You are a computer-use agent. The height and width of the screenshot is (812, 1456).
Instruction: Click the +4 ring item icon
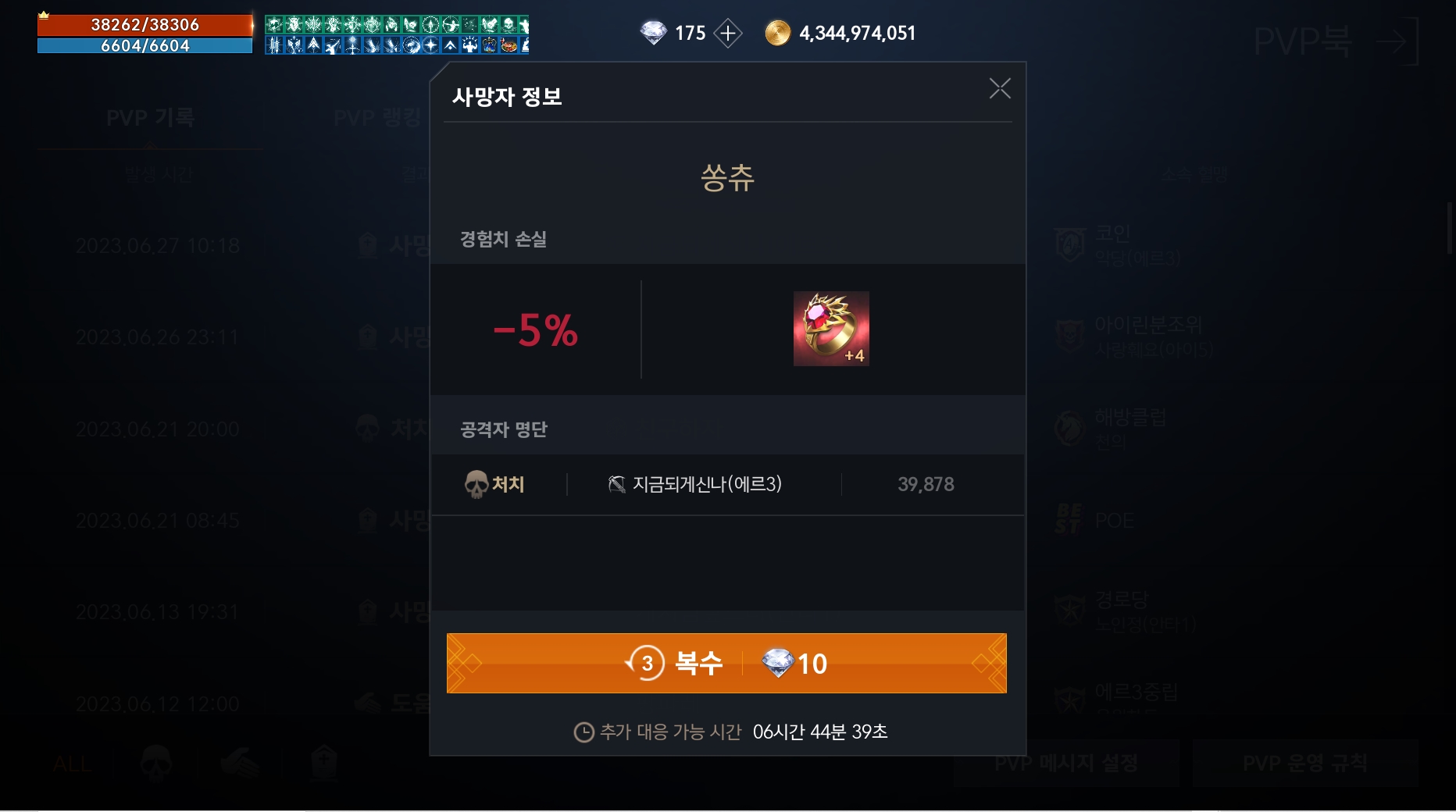(x=831, y=328)
